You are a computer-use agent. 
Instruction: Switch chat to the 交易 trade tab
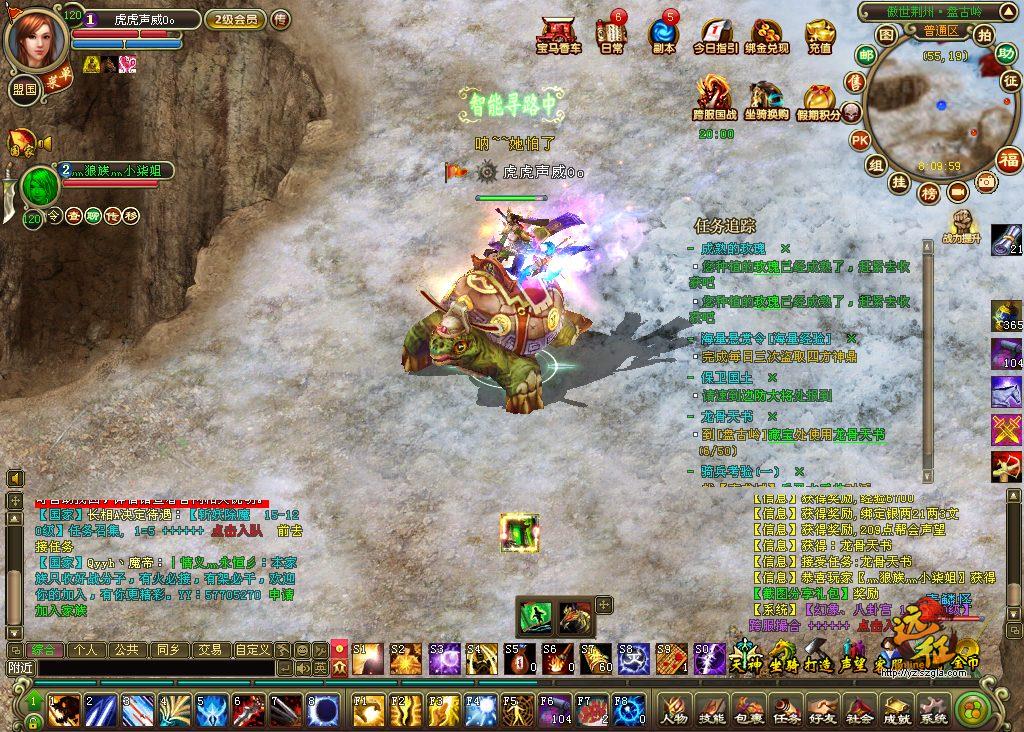[209, 650]
